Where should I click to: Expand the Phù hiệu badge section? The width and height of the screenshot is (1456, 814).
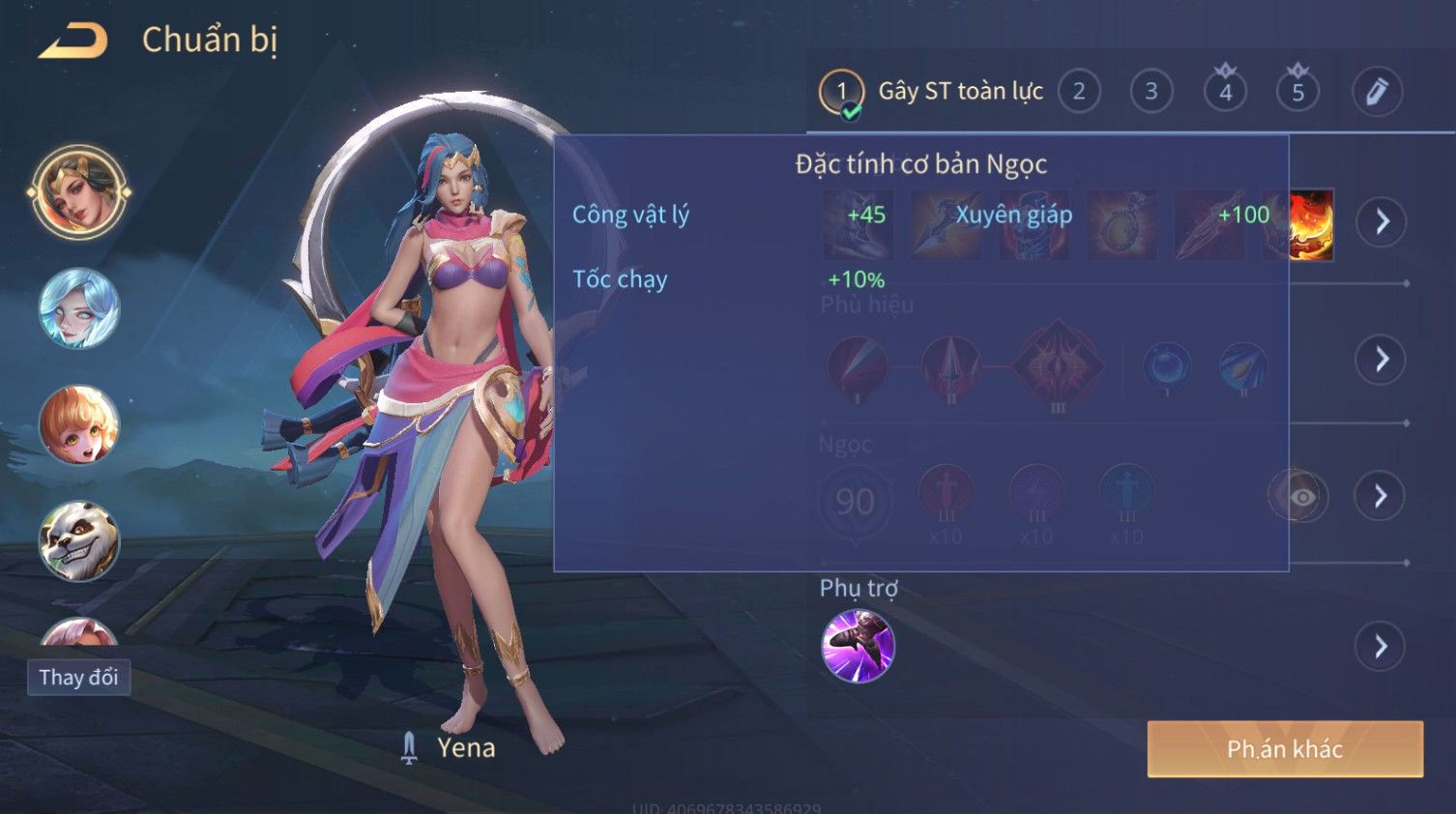[x=1381, y=360]
